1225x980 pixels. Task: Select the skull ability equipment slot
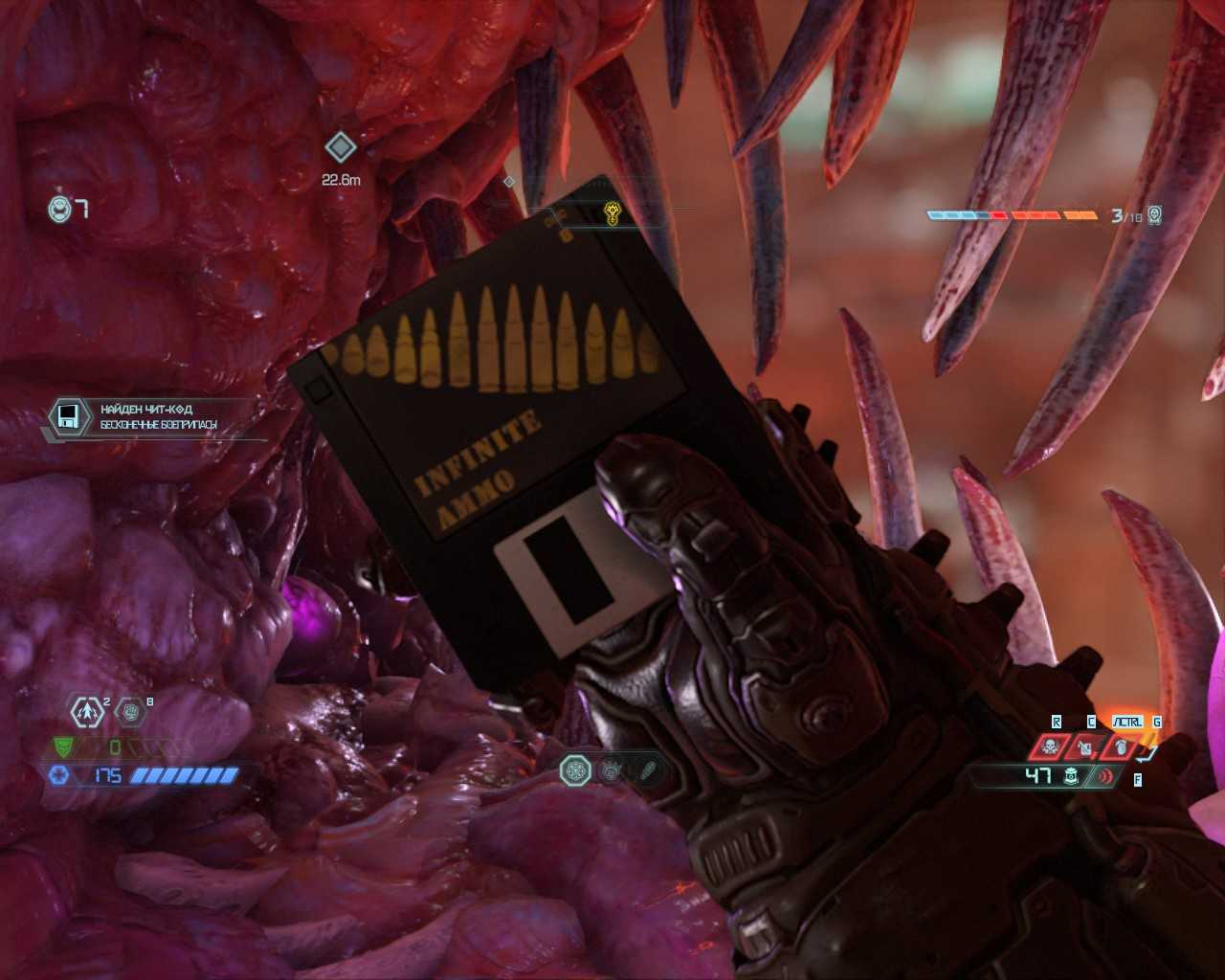click(x=1051, y=746)
